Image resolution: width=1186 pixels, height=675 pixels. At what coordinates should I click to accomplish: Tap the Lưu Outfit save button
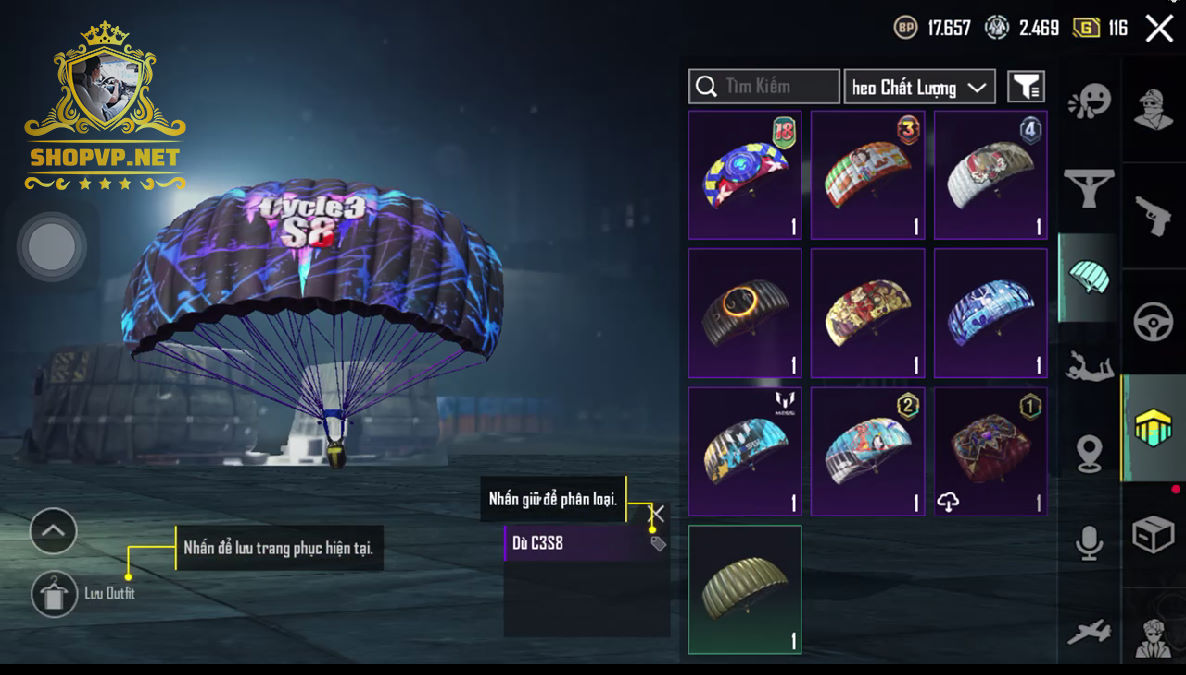coord(54,594)
